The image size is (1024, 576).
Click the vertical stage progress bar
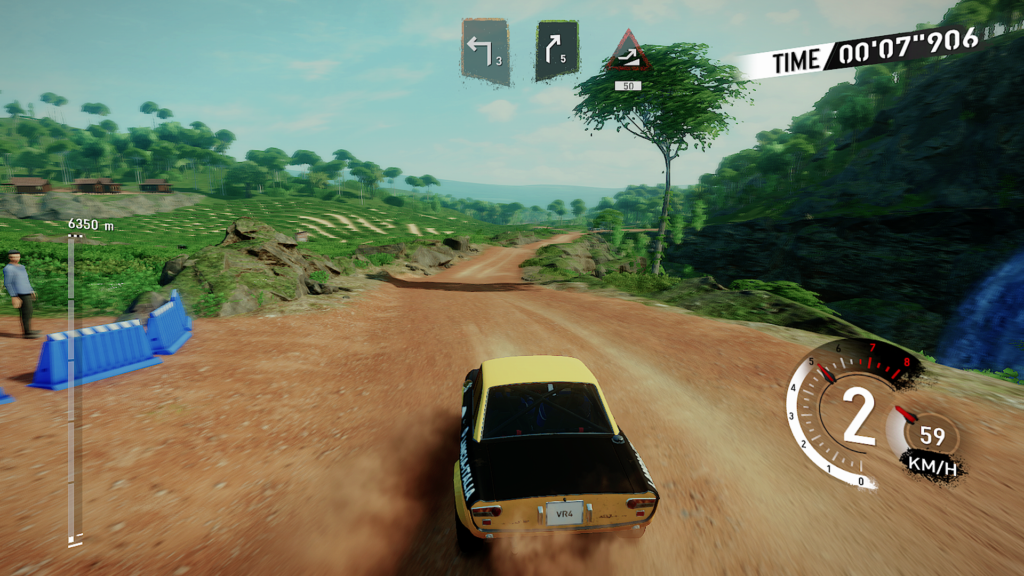pos(73,390)
